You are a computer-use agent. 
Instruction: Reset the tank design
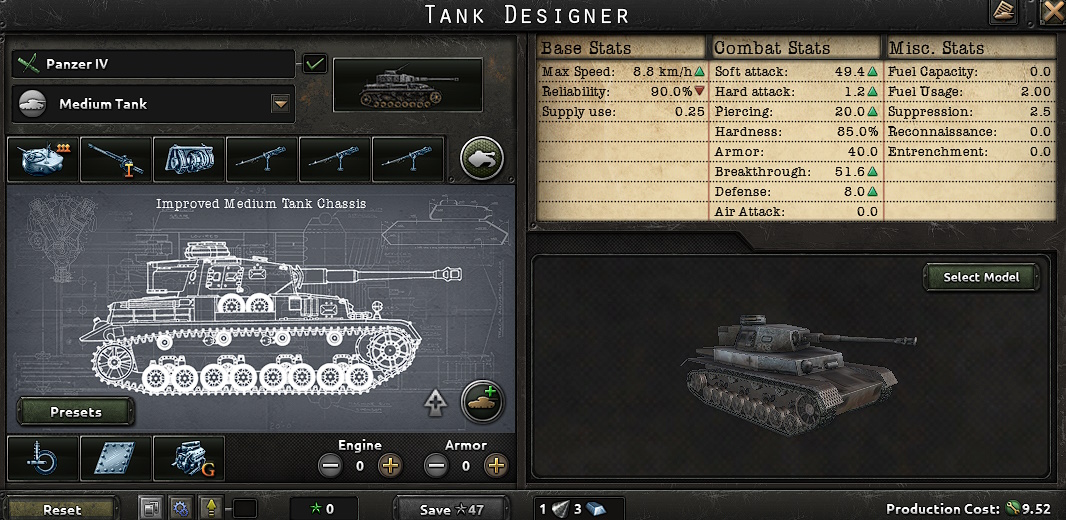62,509
